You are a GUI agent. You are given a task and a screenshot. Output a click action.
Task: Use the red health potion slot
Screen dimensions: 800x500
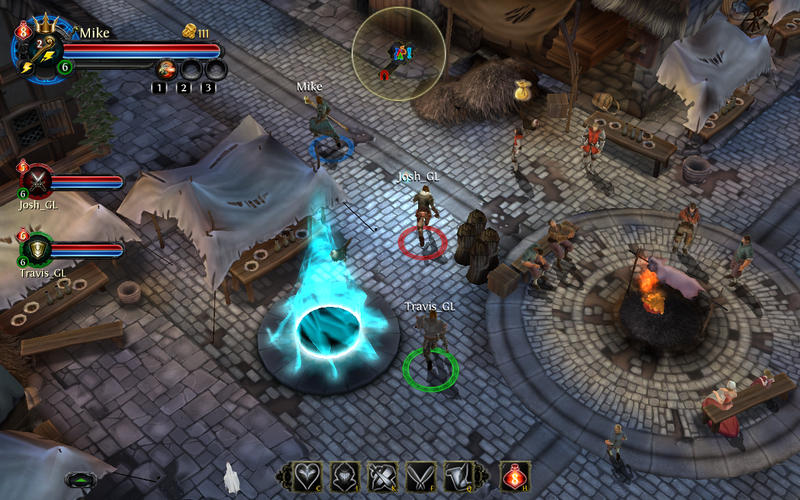514,476
